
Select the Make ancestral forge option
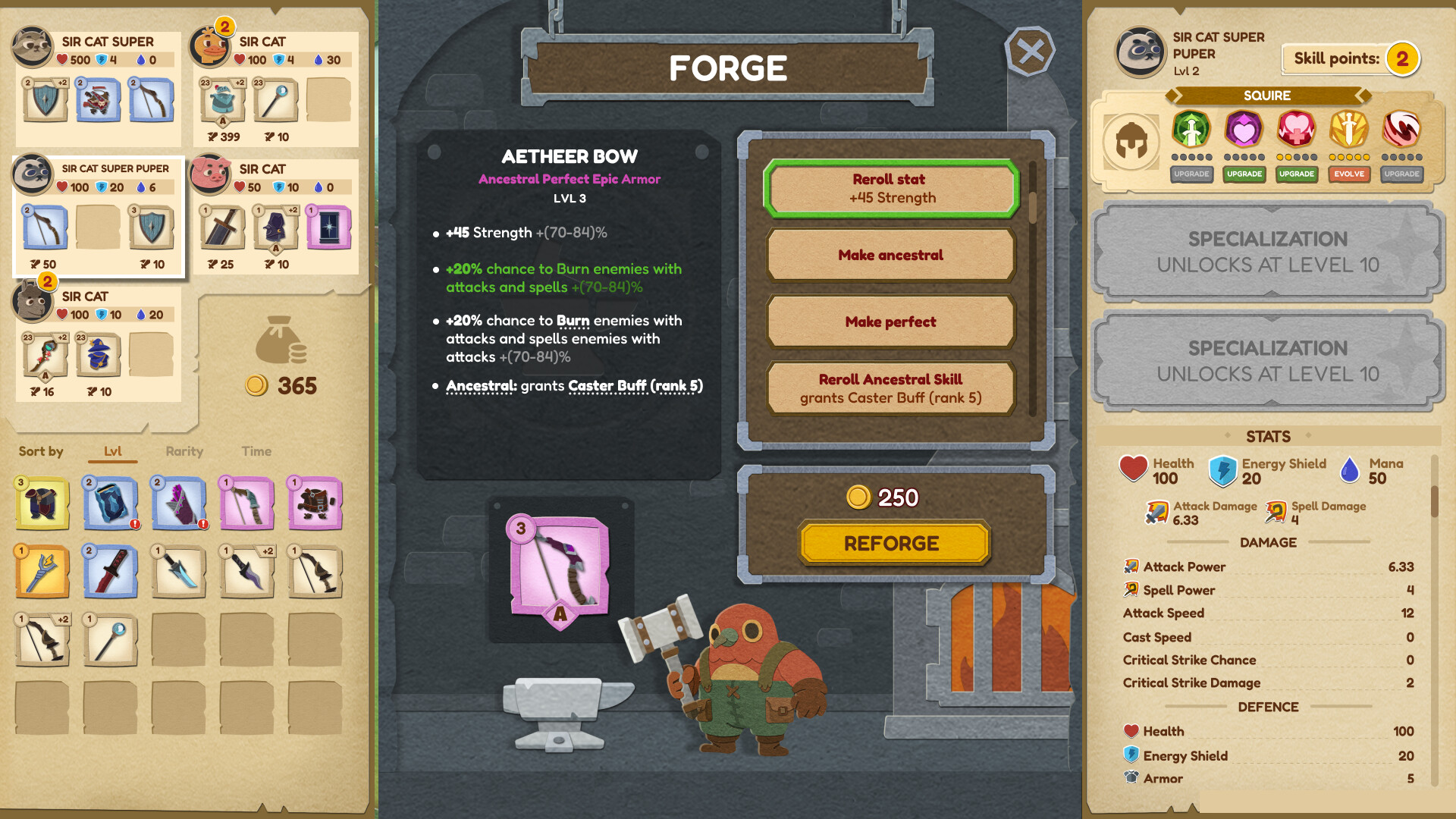point(892,256)
